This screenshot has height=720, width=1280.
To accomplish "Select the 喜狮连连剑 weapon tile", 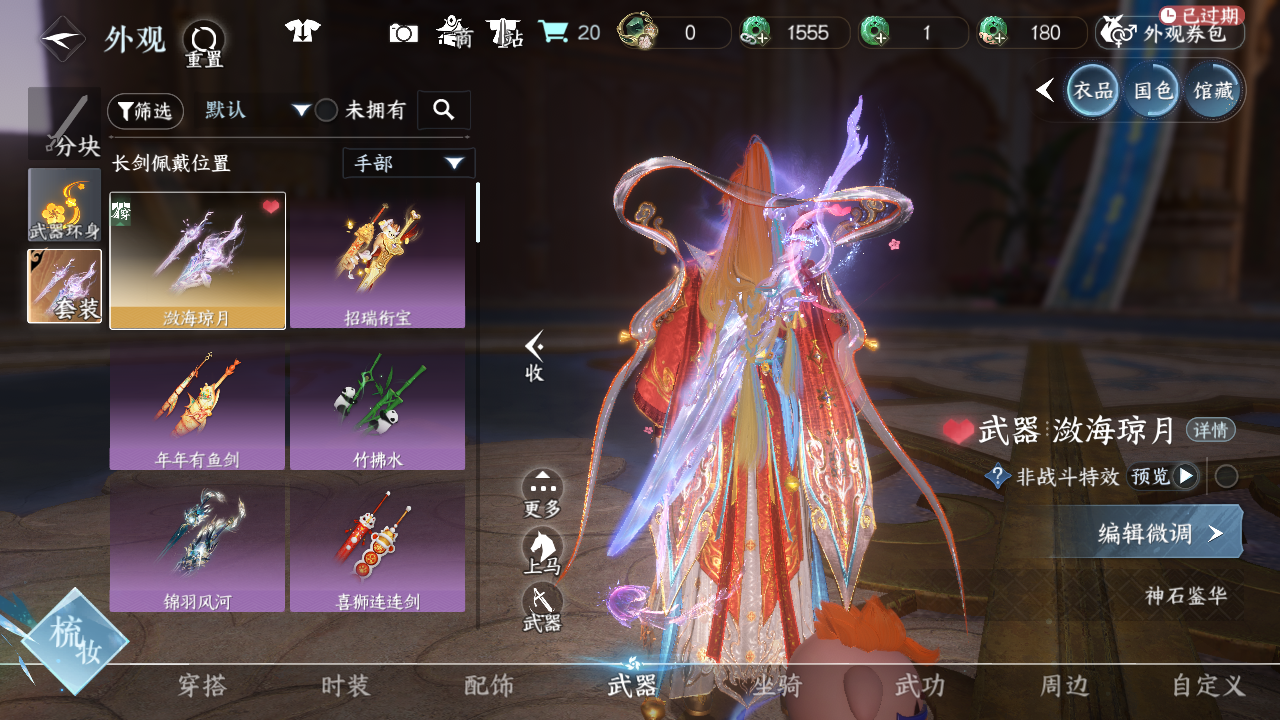I will pos(377,544).
